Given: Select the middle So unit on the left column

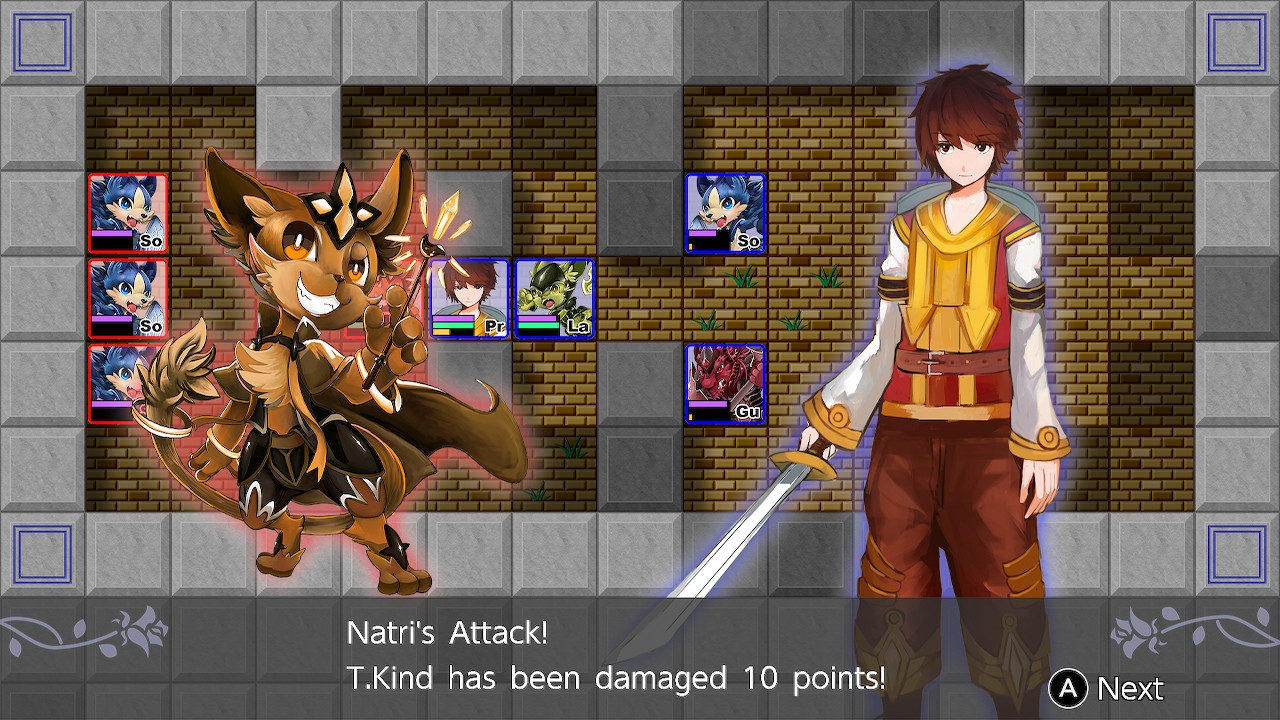Looking at the screenshot, I should (128, 297).
